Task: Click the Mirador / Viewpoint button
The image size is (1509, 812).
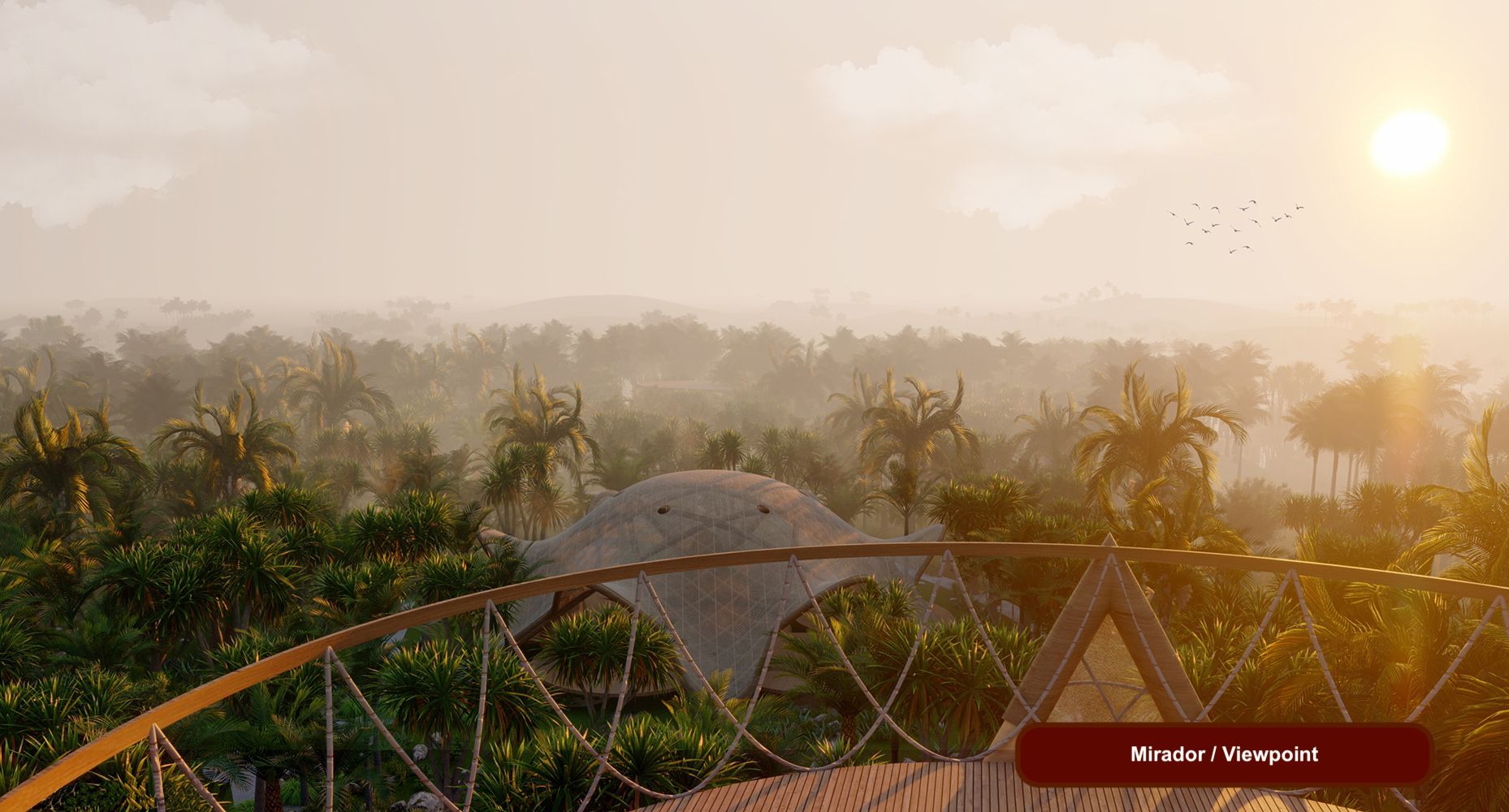Action: coord(1223,754)
